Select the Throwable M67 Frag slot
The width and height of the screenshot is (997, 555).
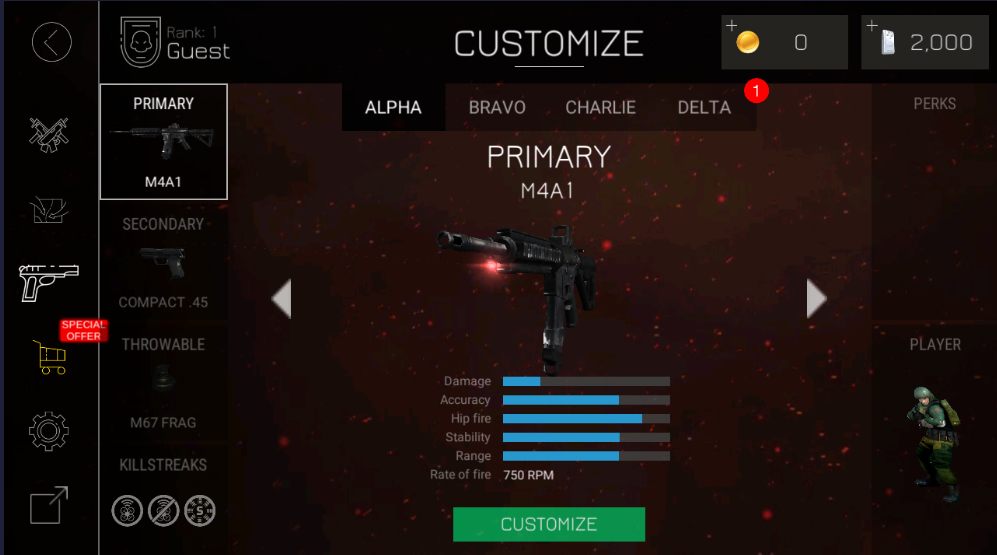coord(163,383)
